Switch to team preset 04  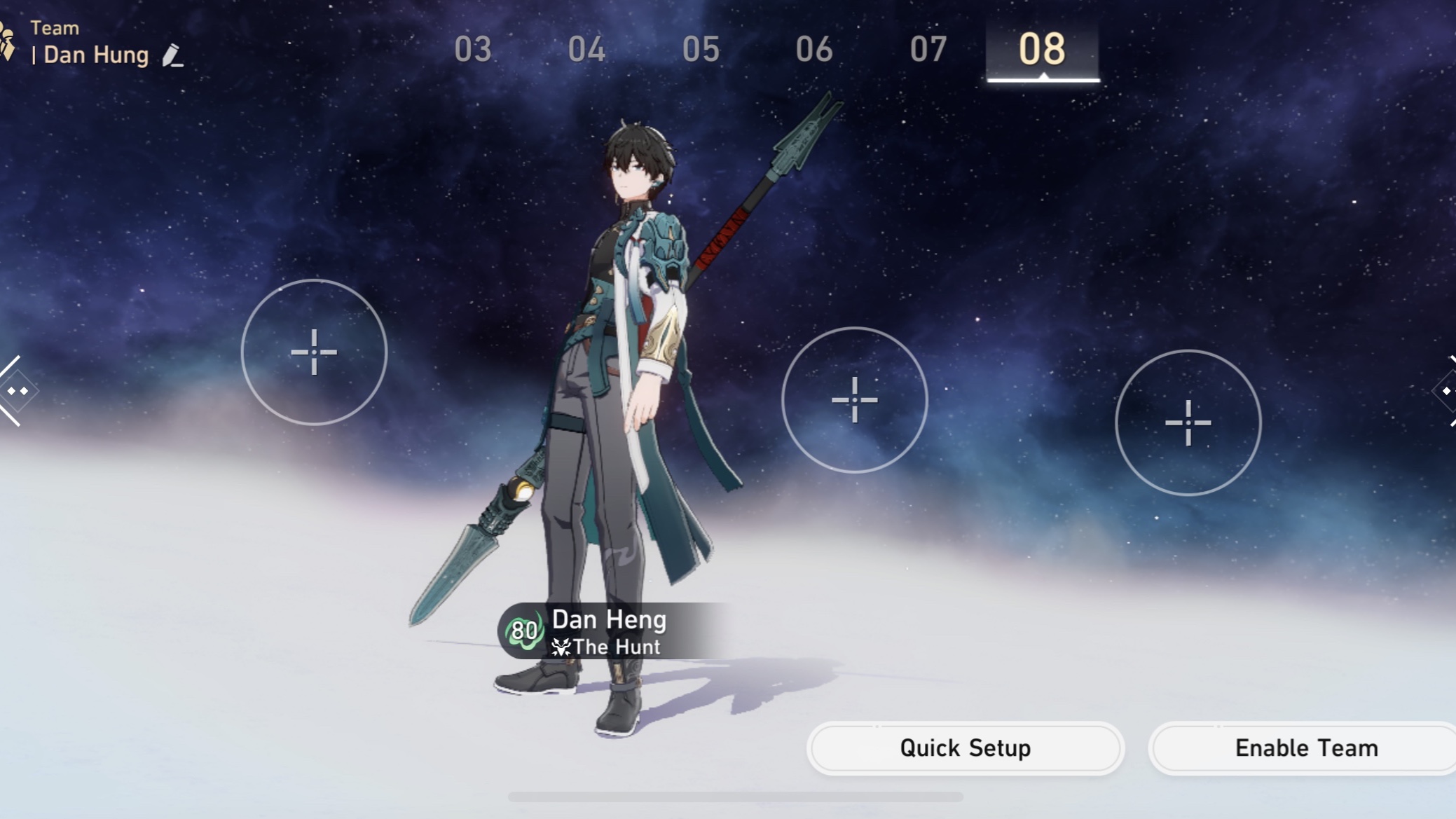coord(589,49)
